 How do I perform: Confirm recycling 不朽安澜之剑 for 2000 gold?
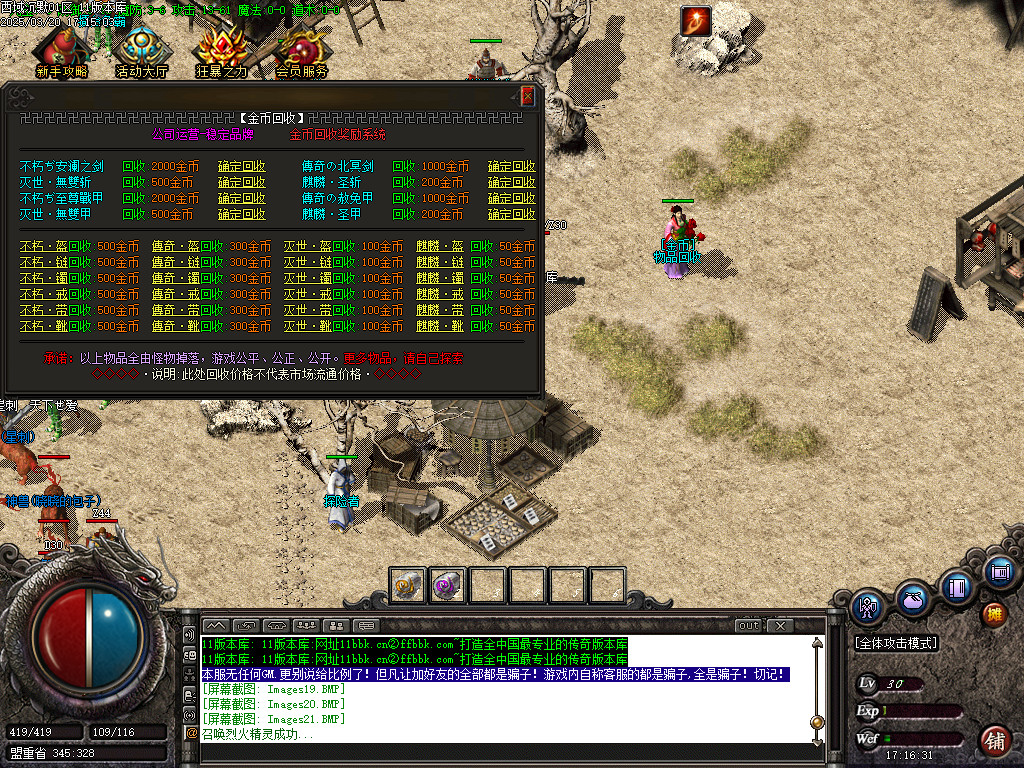click(242, 167)
